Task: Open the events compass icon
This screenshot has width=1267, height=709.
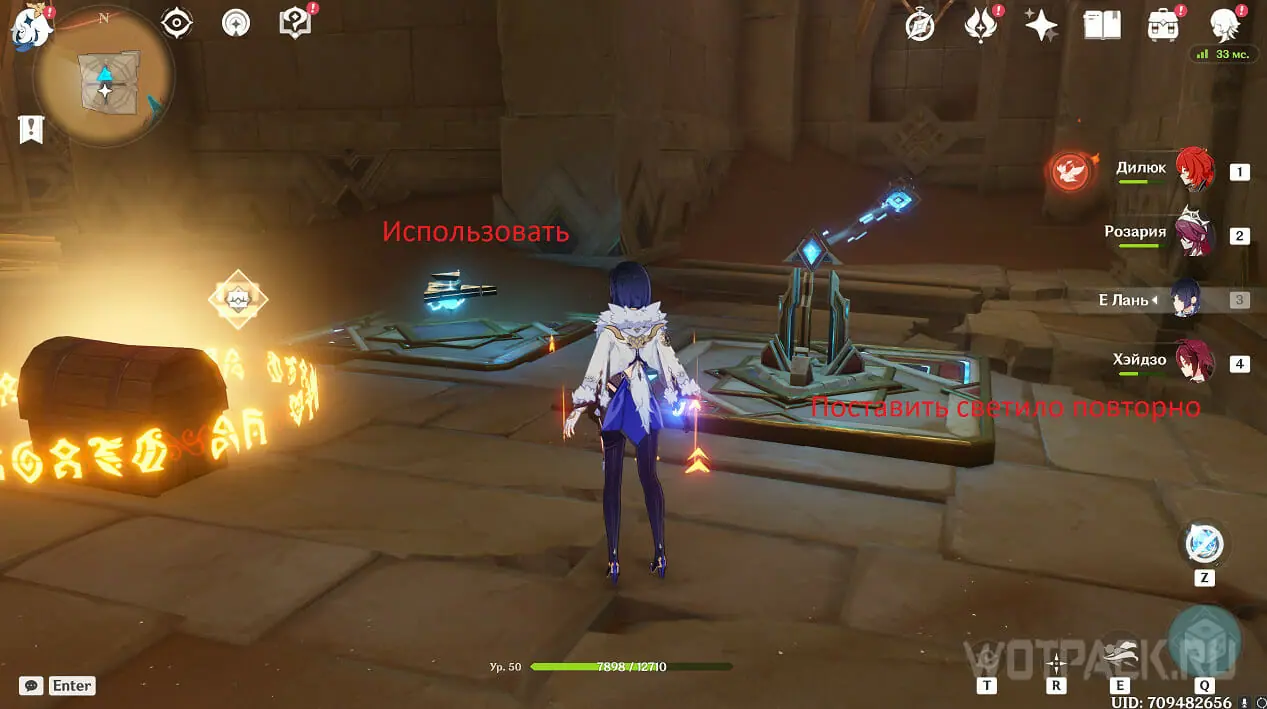Action: coord(919,25)
